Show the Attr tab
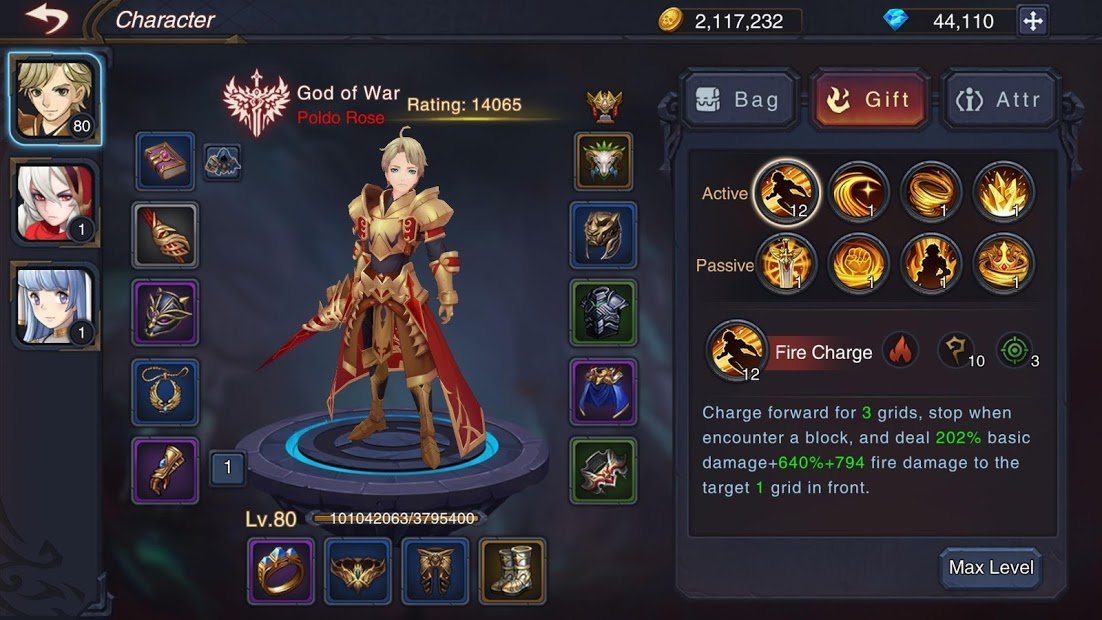Viewport: 1102px width, 620px height. 998,99
